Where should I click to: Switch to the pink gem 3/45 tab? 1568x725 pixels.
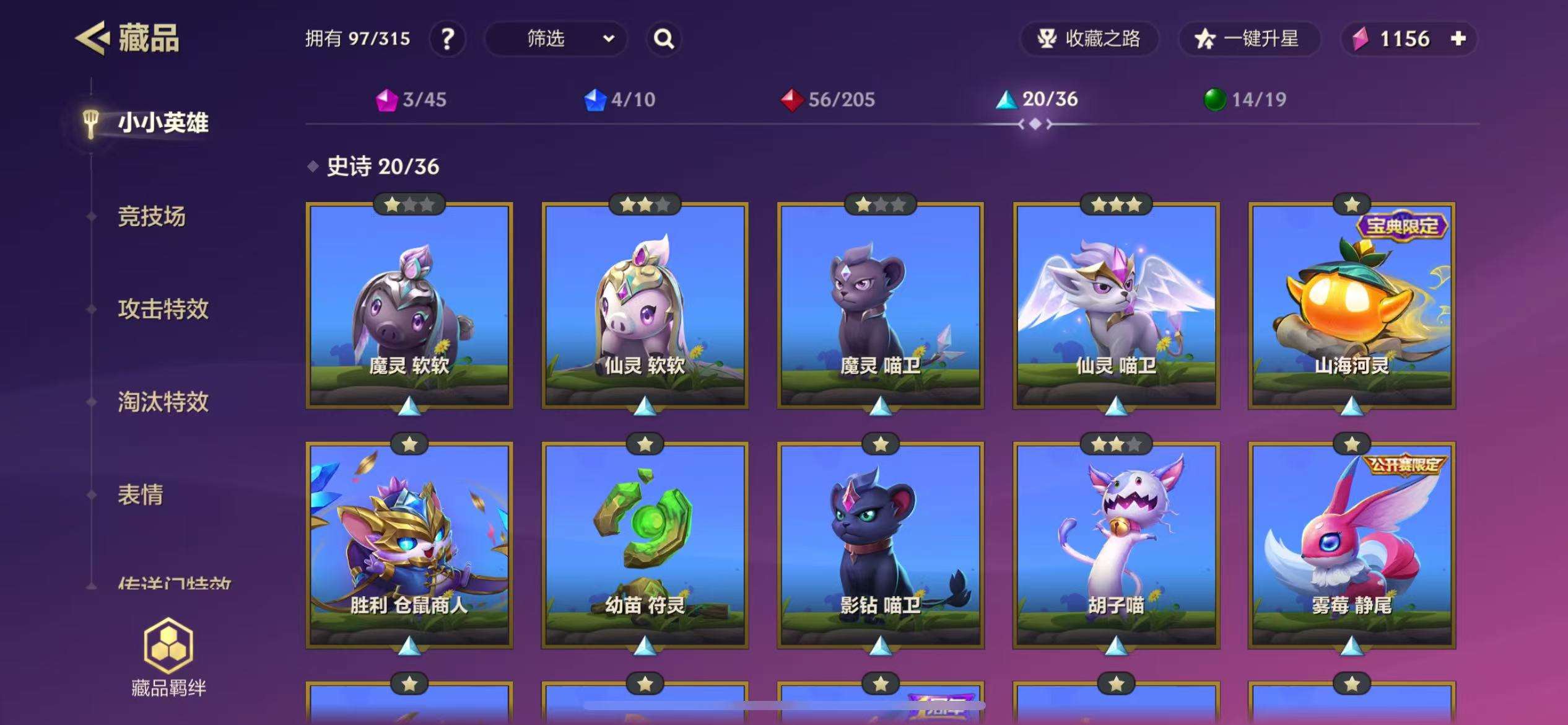pyautogui.click(x=411, y=99)
